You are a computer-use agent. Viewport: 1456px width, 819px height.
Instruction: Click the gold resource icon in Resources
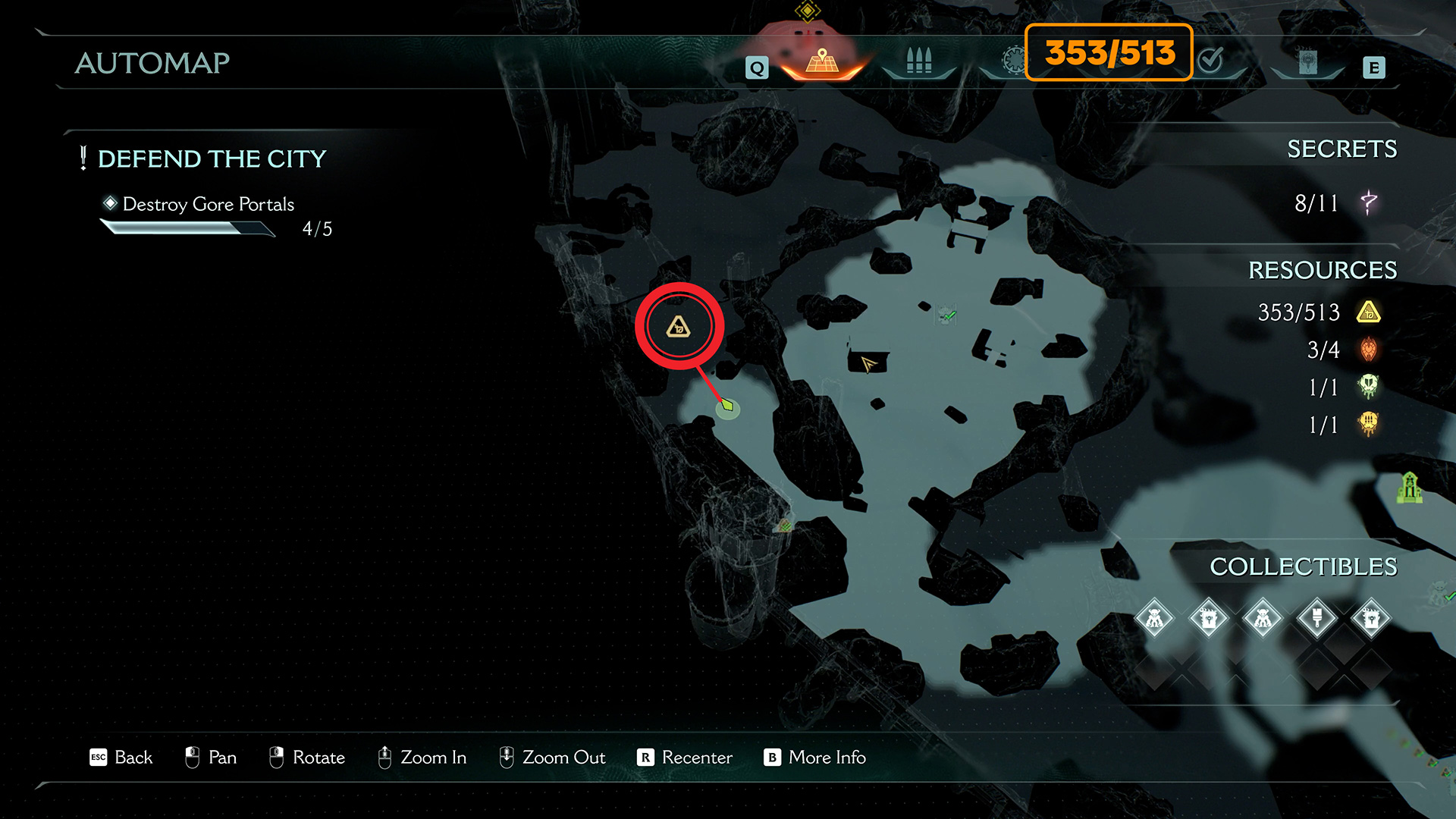pos(1368,312)
